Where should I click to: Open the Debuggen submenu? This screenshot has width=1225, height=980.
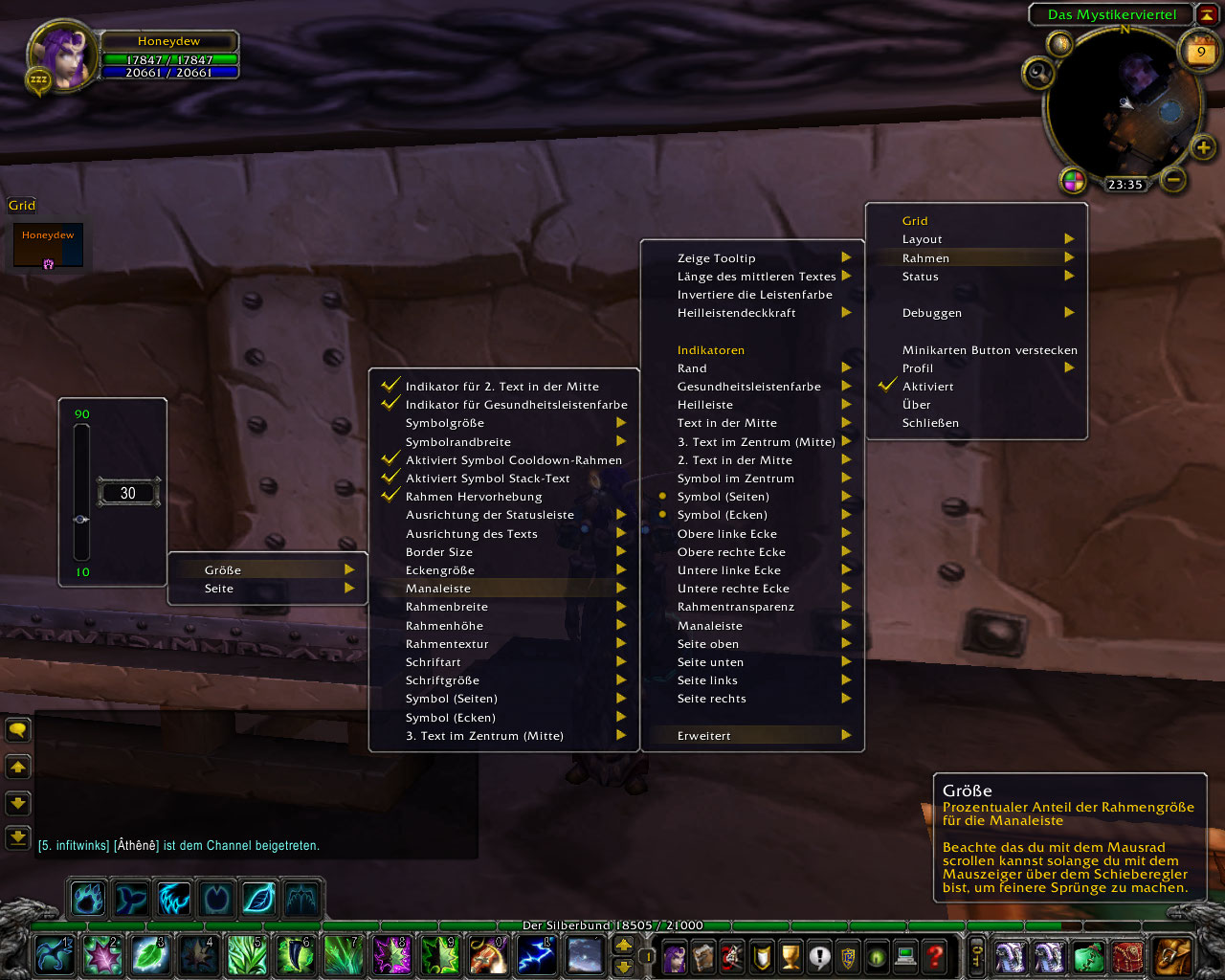(x=932, y=313)
